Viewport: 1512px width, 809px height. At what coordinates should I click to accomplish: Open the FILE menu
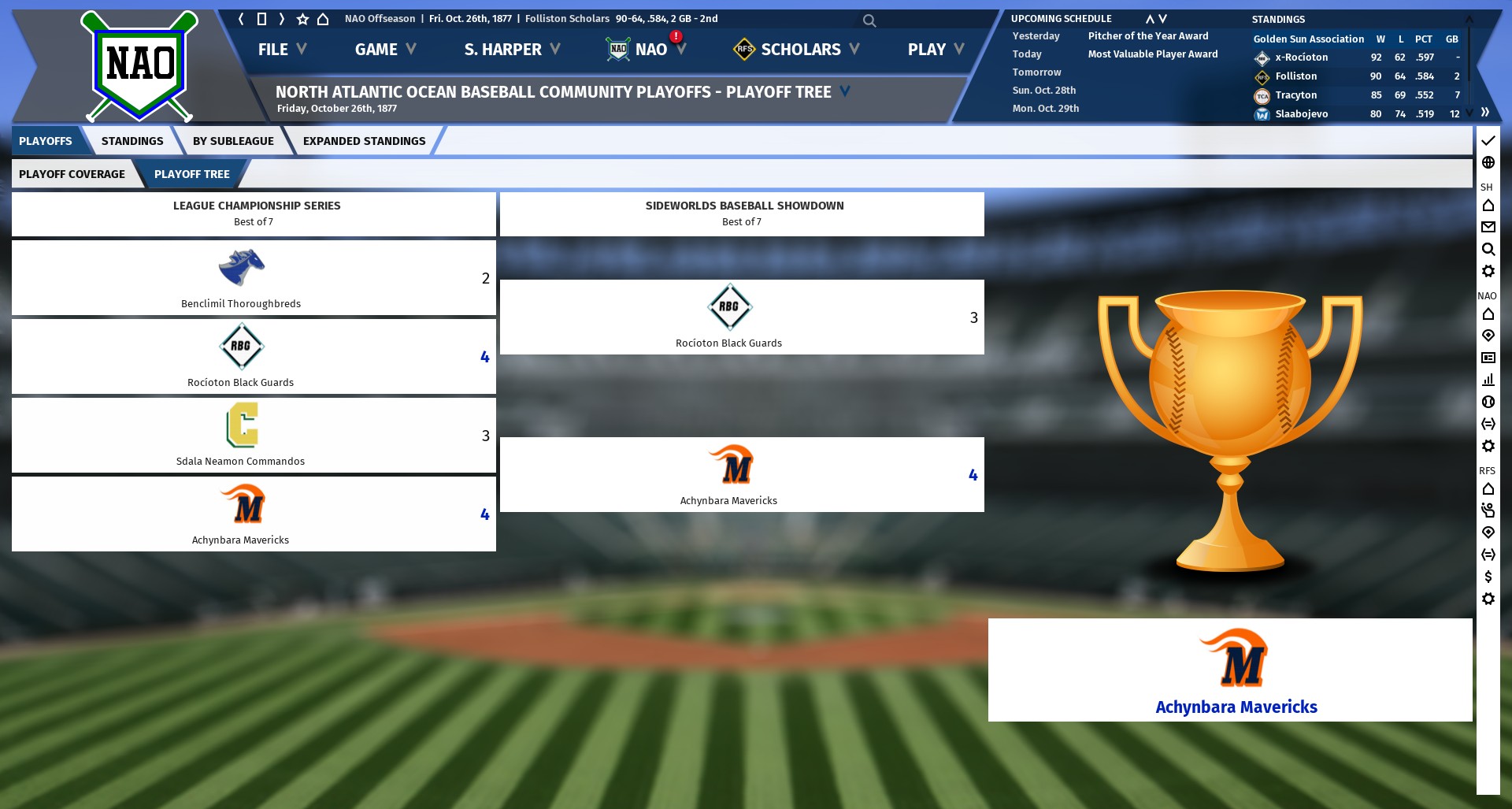click(281, 50)
